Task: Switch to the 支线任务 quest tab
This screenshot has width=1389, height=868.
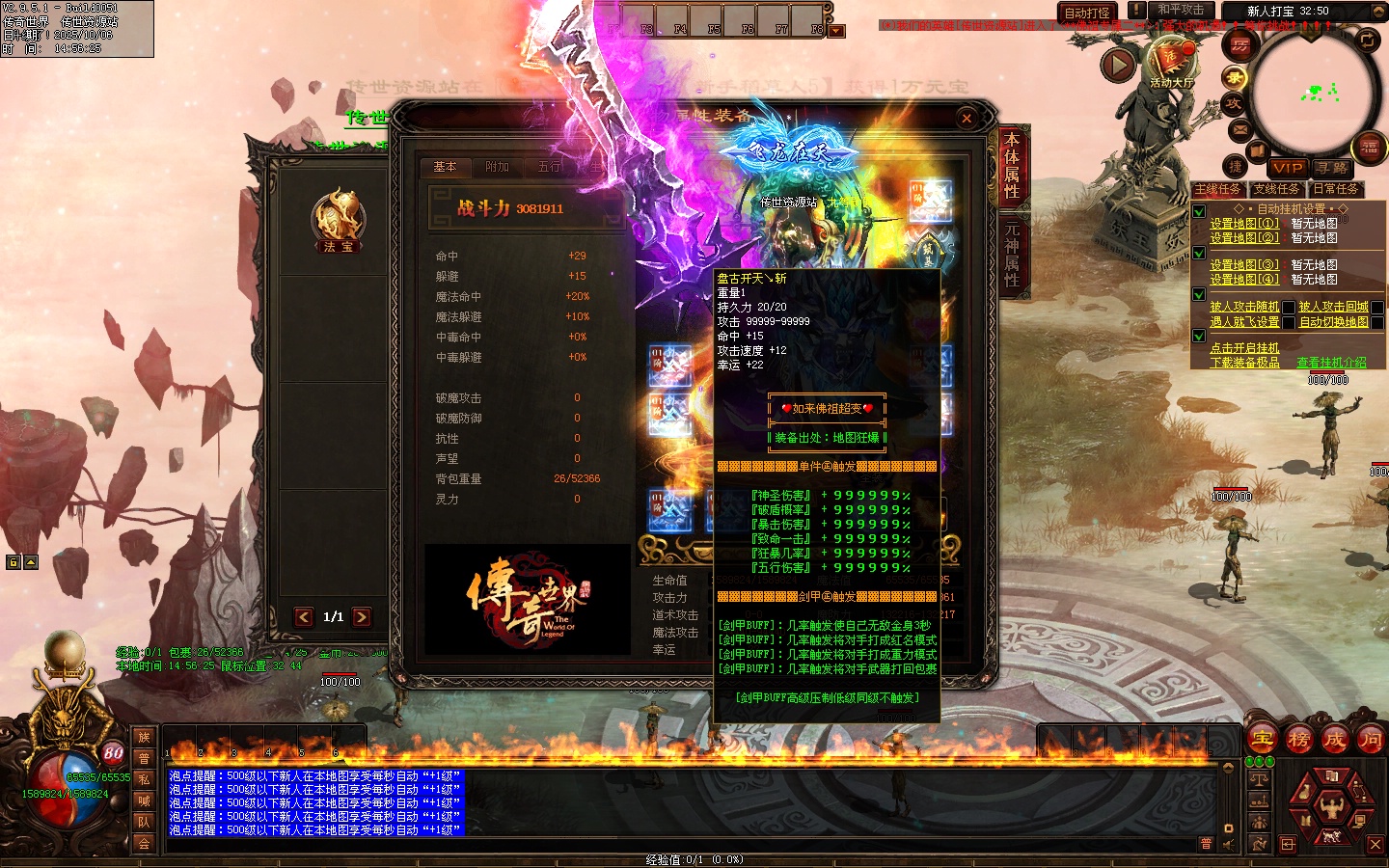Action: pos(1276,189)
